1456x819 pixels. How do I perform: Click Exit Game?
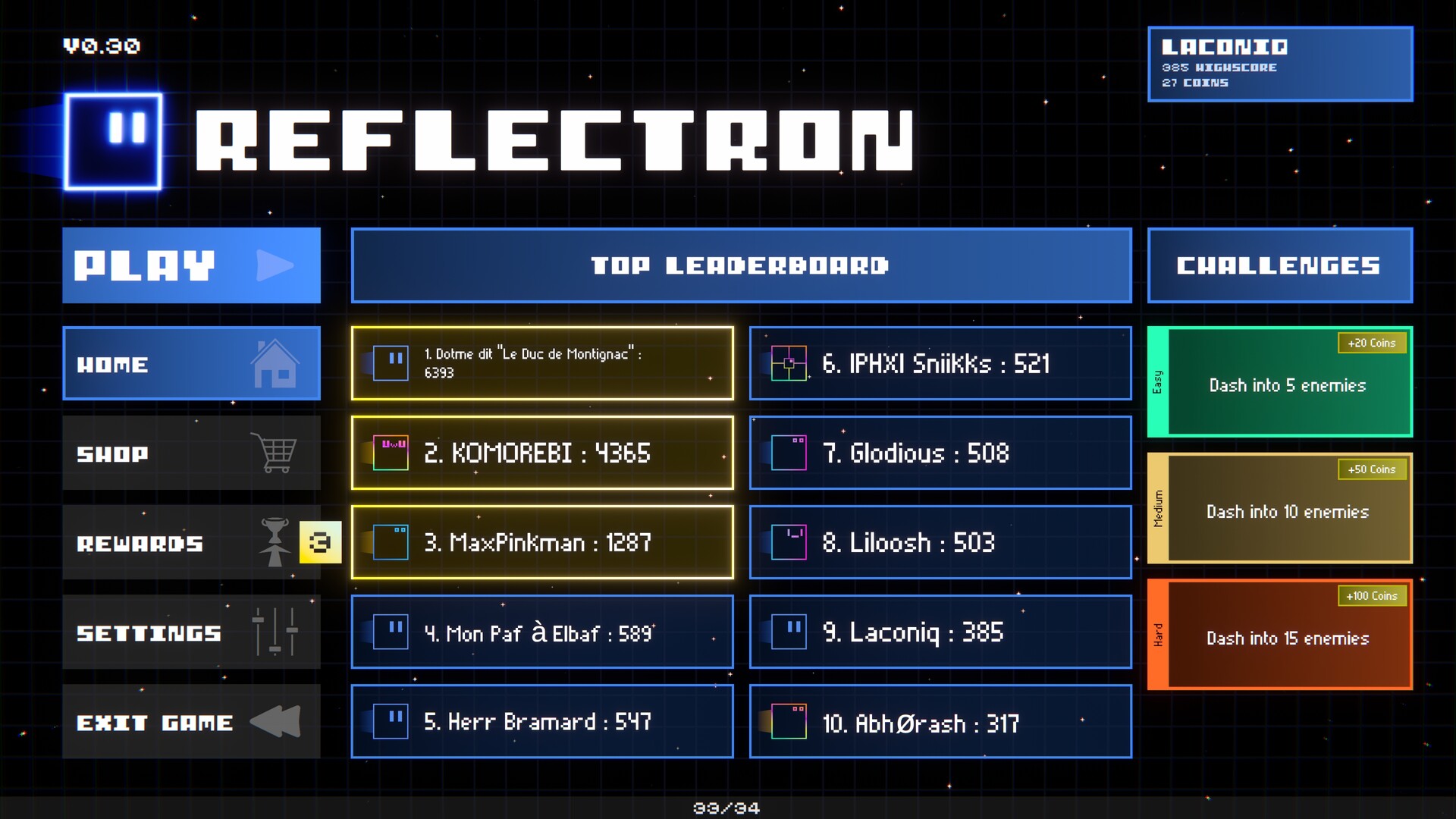pos(155,722)
